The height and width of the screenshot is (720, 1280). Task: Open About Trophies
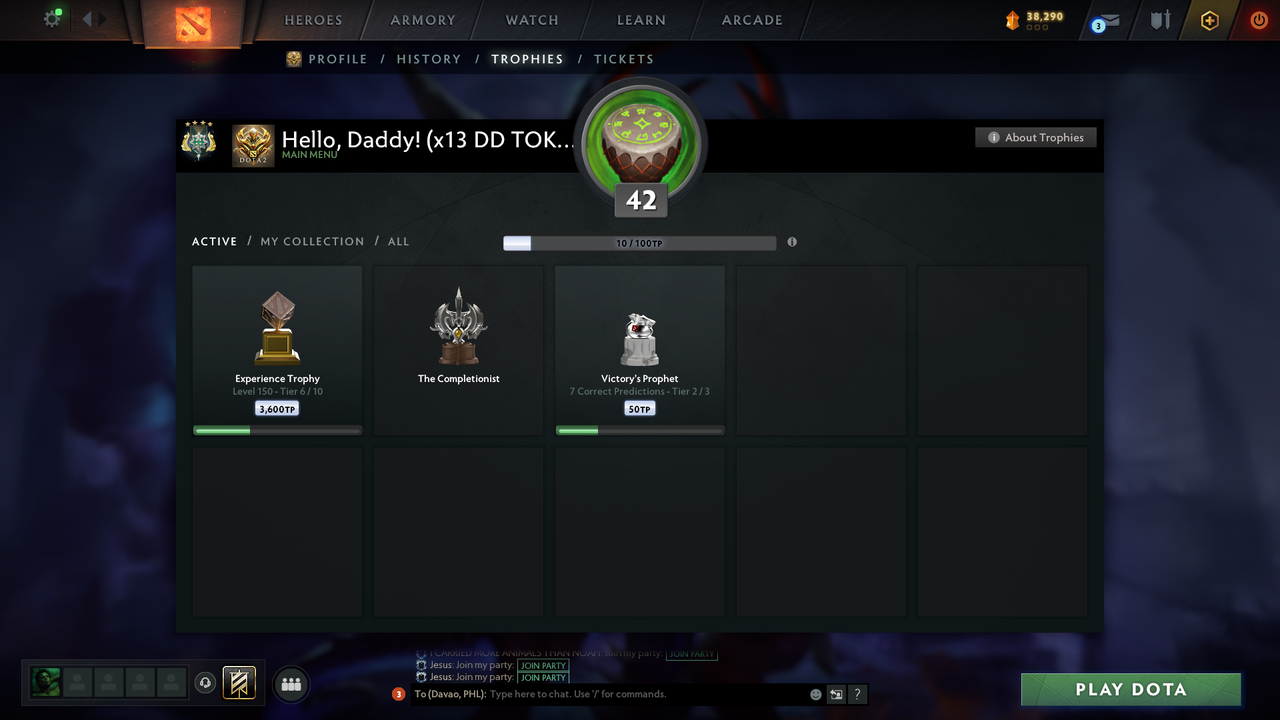[x=1035, y=137]
